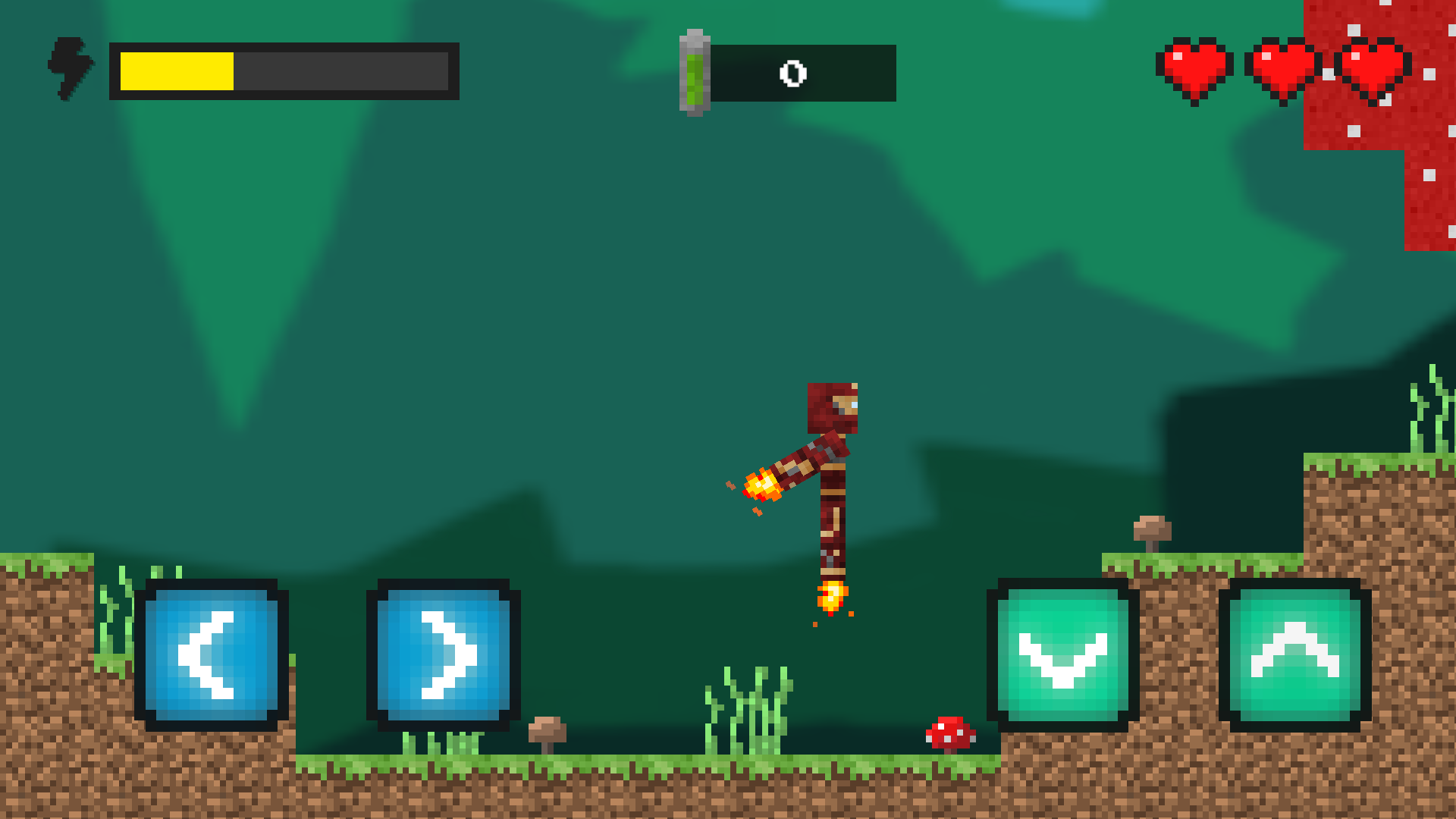This screenshot has height=819, width=1456.
Task: Click the first heart in the health display
Action: click(1197, 67)
